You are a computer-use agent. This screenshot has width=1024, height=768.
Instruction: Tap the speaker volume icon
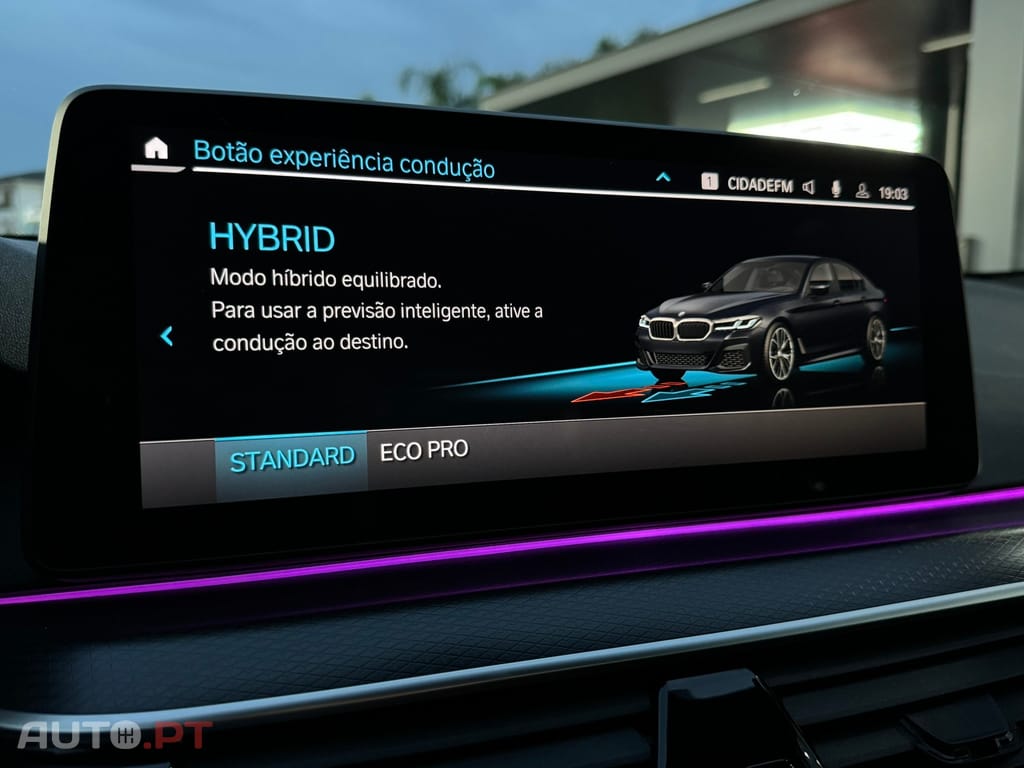point(808,187)
